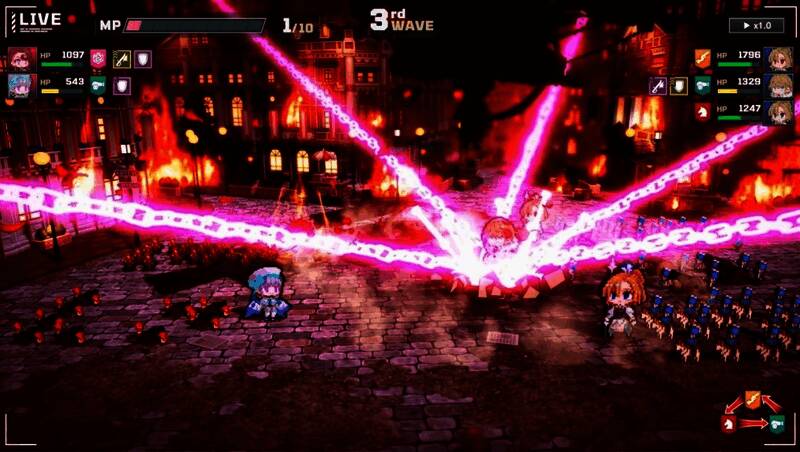The height and width of the screenshot is (452, 800).
Task: Select the enemy portrait with 1247 HP
Action: click(780, 112)
